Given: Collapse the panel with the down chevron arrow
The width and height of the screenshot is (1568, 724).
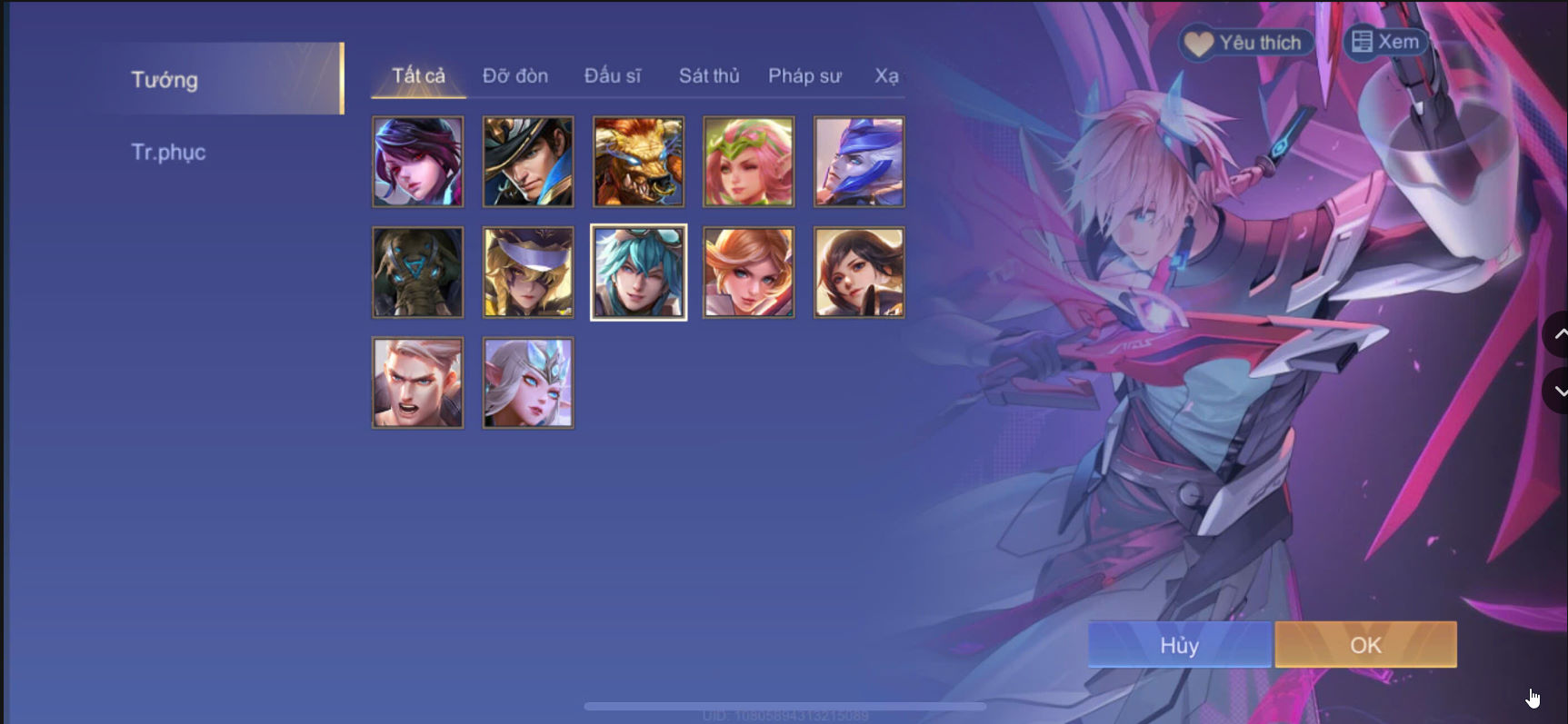Looking at the screenshot, I should click(x=1558, y=392).
